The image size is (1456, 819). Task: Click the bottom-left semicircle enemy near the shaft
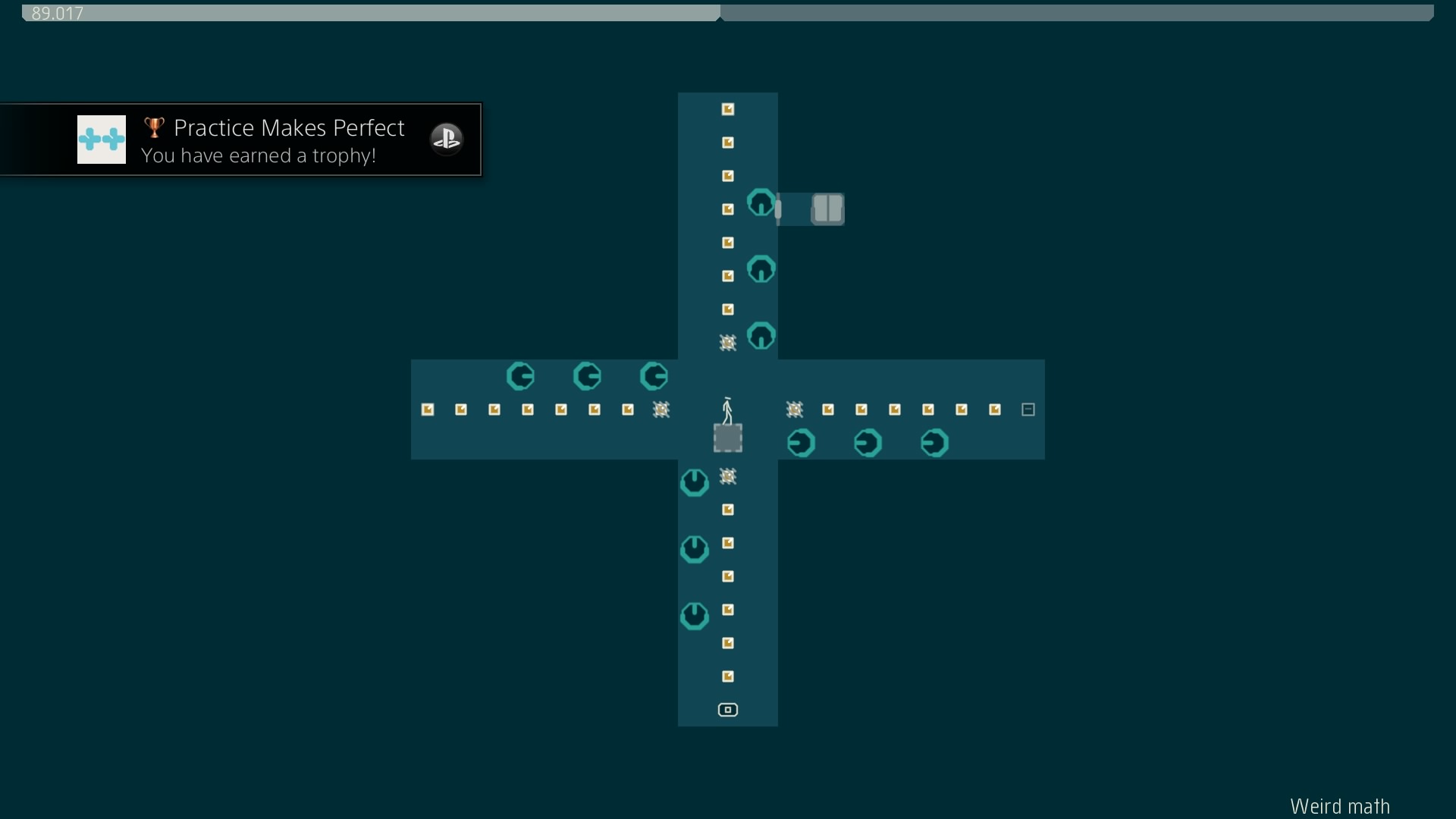694,616
